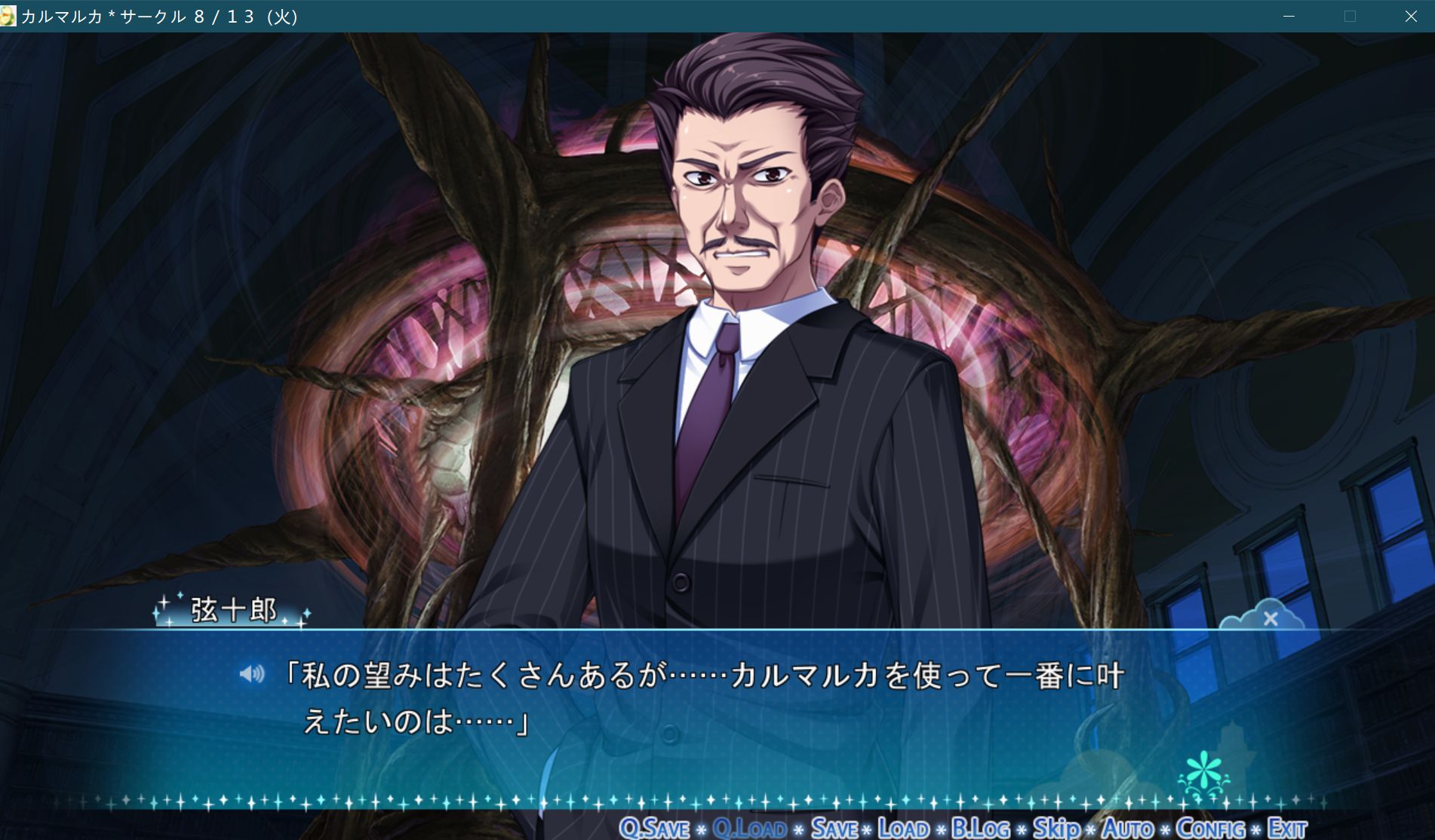1435x840 pixels.
Task: Click the game icon in the title bar
Action: coord(11,15)
